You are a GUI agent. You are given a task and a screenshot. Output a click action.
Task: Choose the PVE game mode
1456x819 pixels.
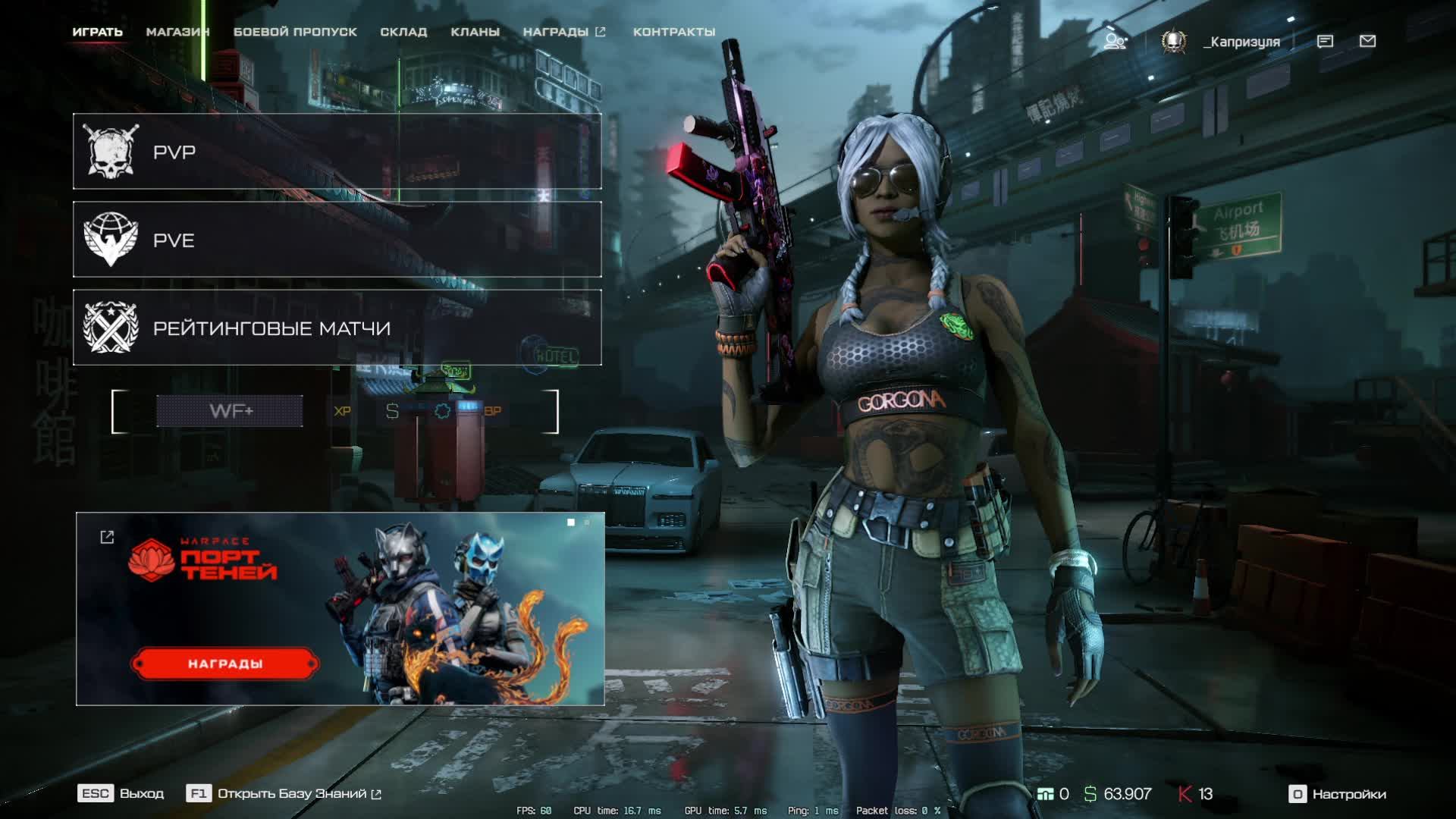[337, 240]
